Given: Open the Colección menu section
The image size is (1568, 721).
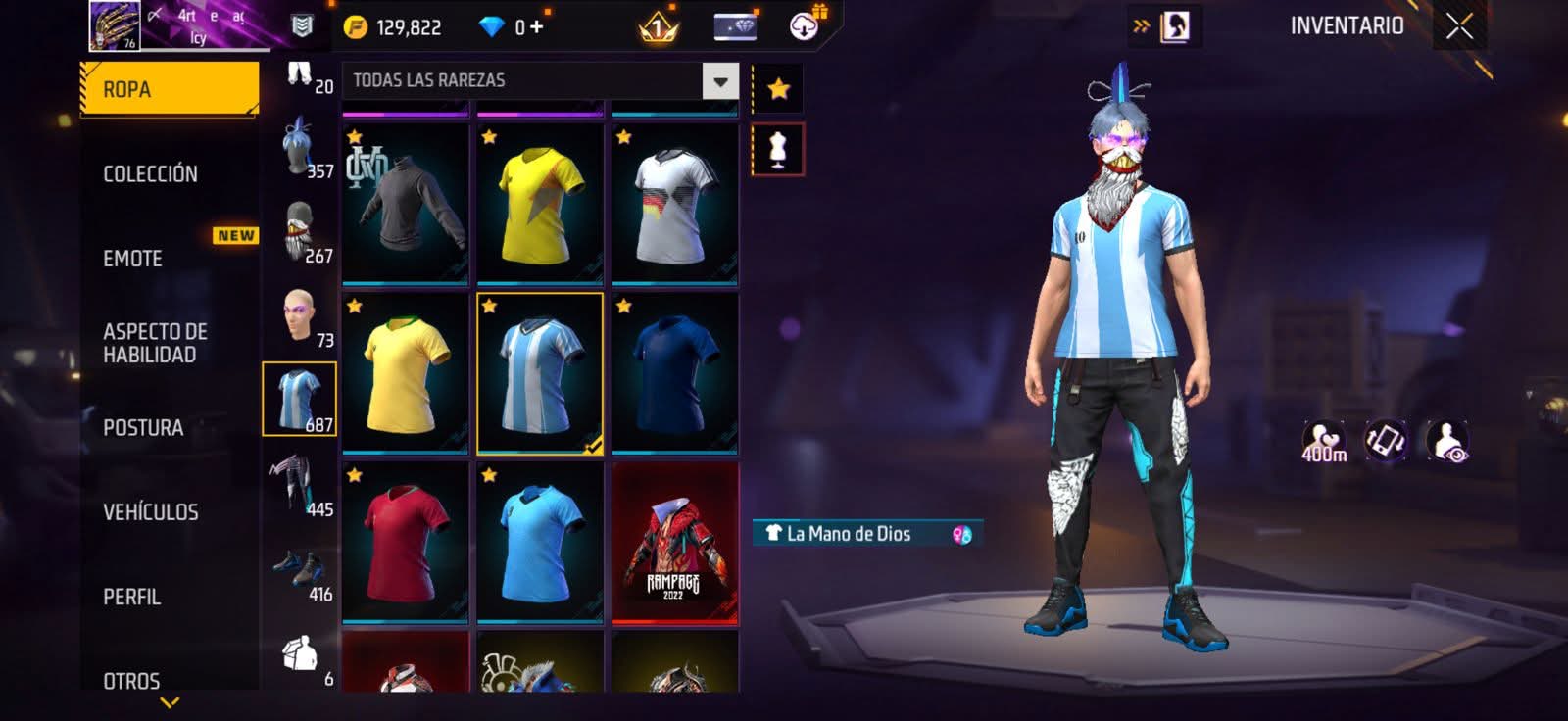Looking at the screenshot, I should [x=150, y=174].
